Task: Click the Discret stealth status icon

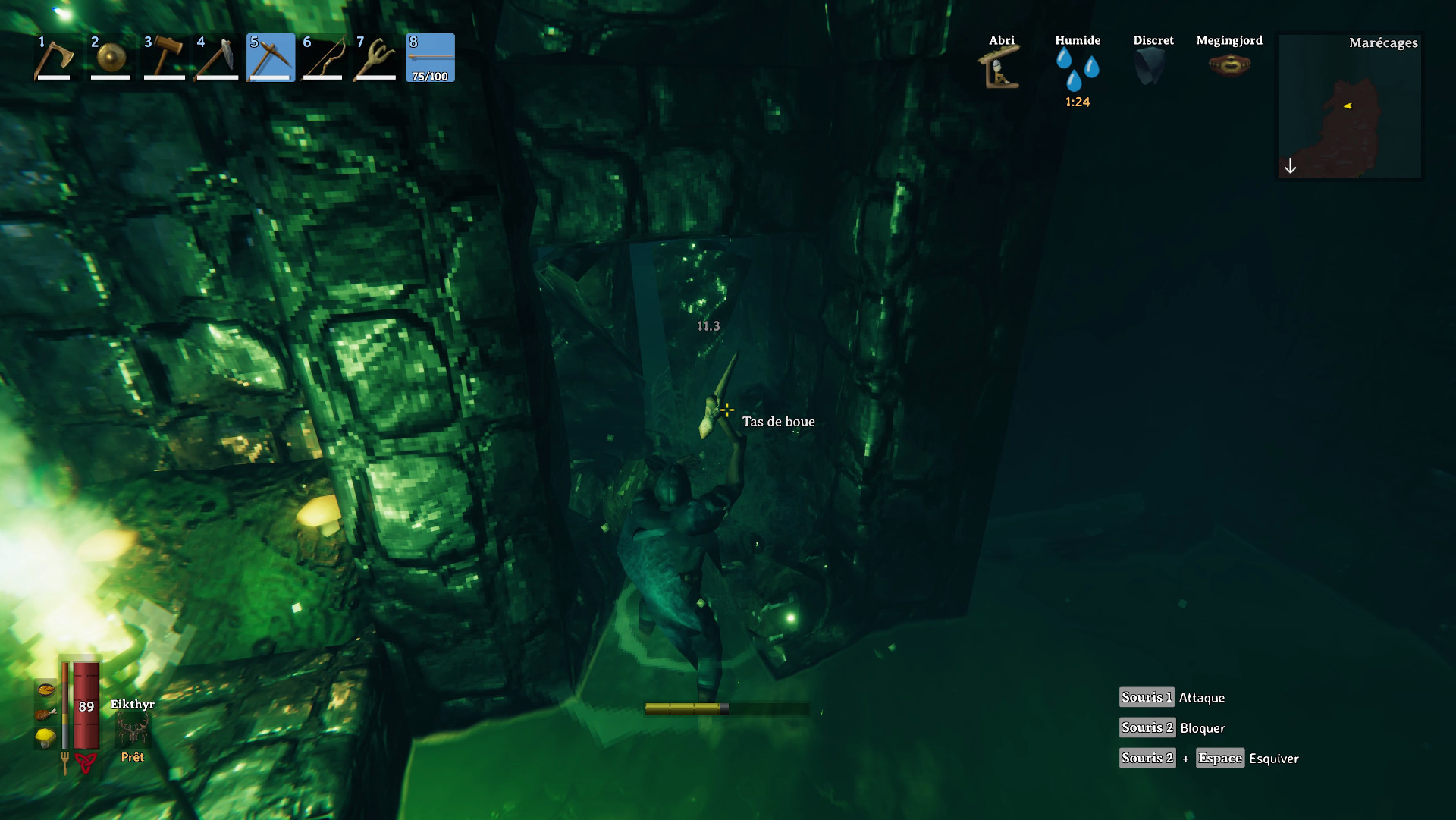Action: (1152, 64)
